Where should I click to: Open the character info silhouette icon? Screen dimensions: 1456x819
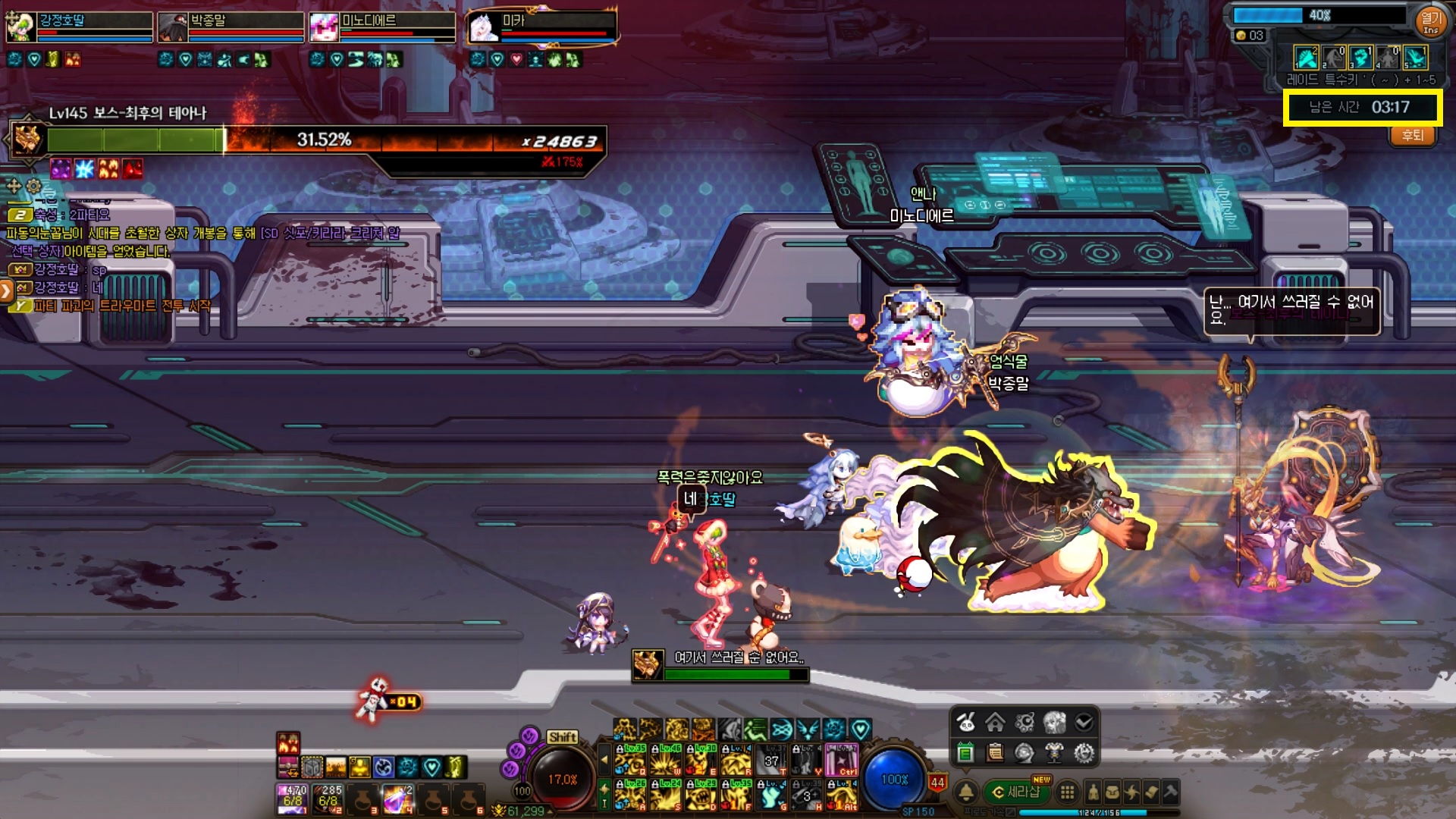(x=1093, y=792)
